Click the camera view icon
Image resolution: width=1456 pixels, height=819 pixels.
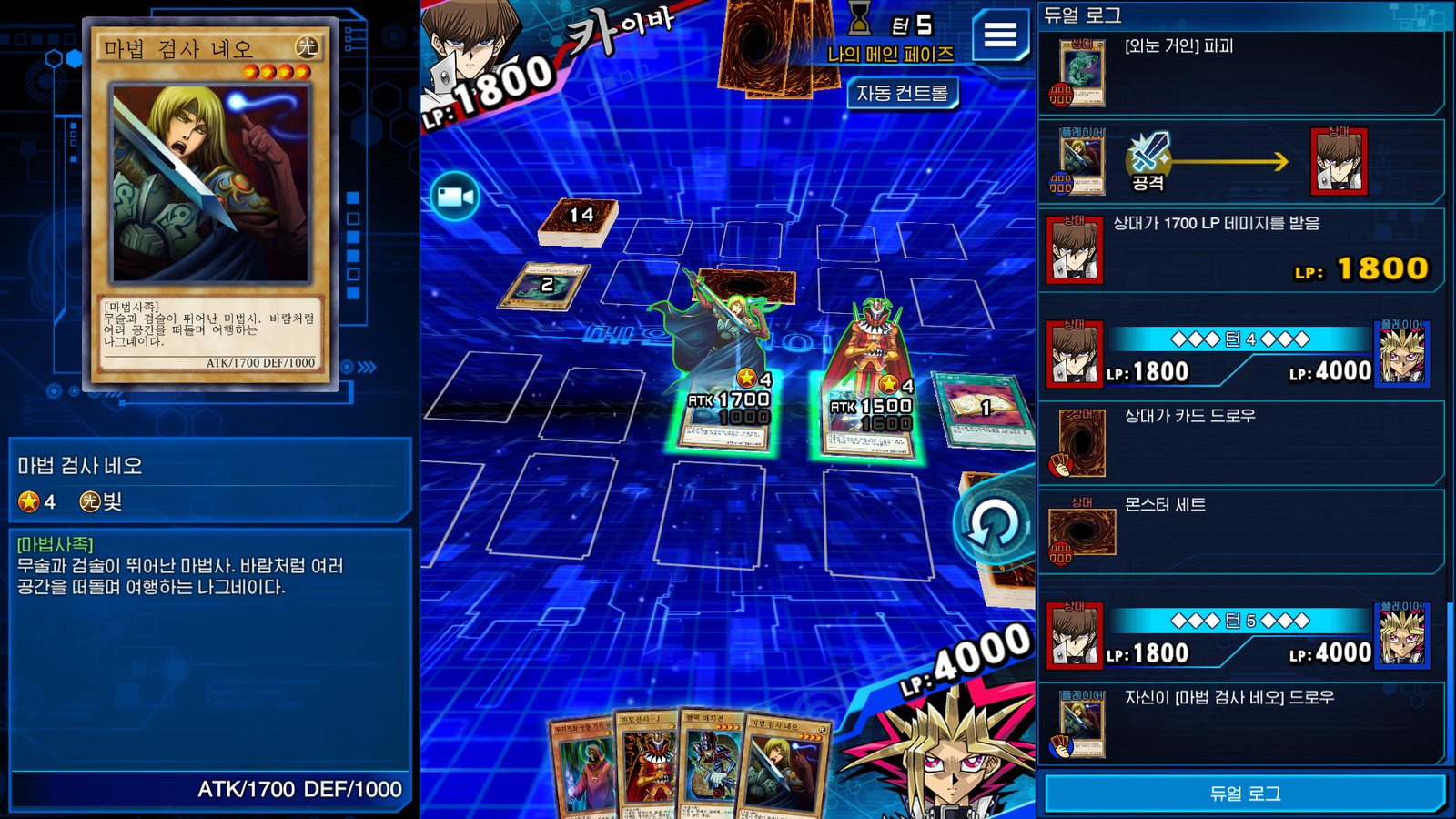(455, 197)
